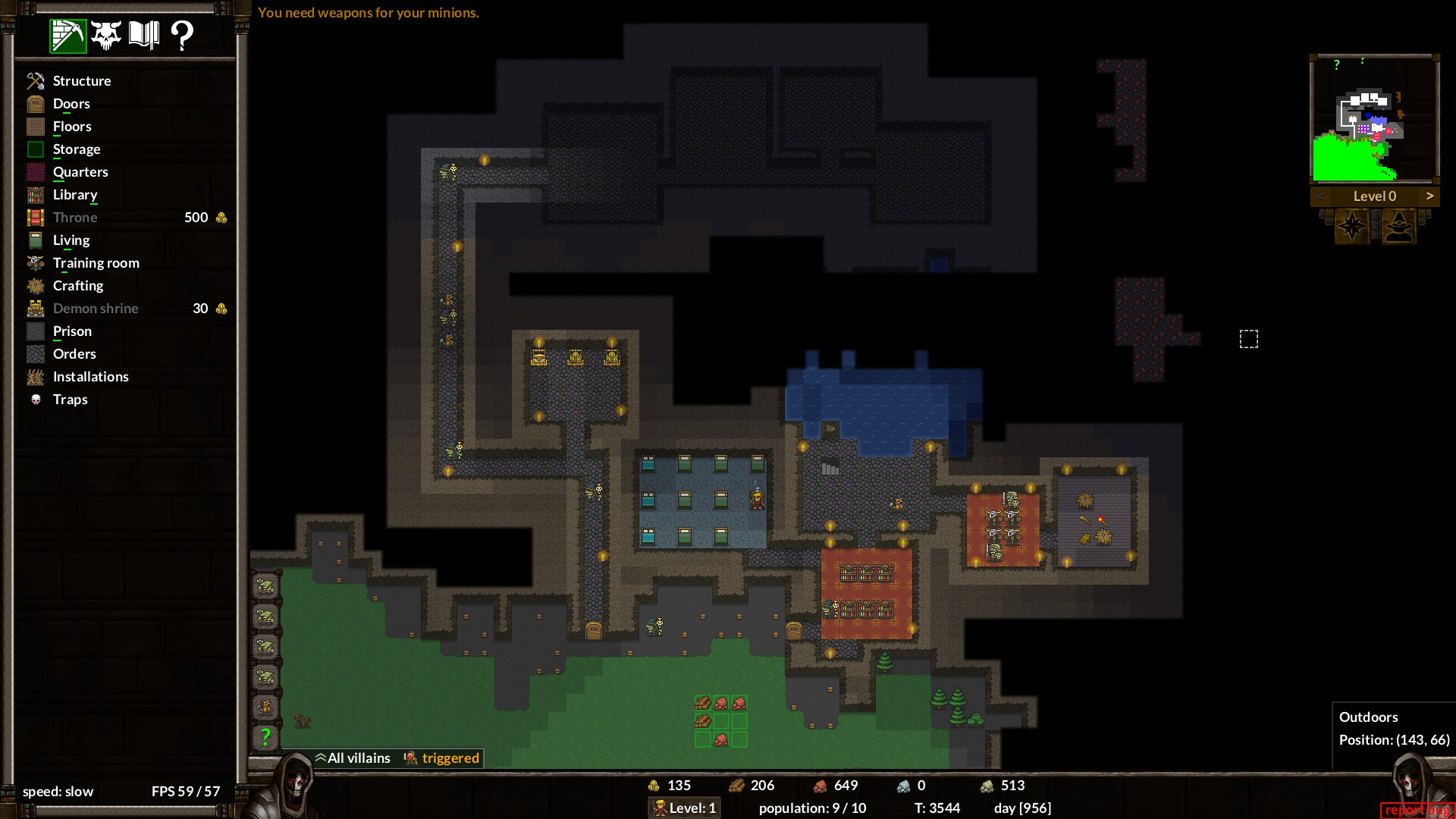Open the Doors build option
This screenshot has width=1456, height=819.
coord(71,104)
